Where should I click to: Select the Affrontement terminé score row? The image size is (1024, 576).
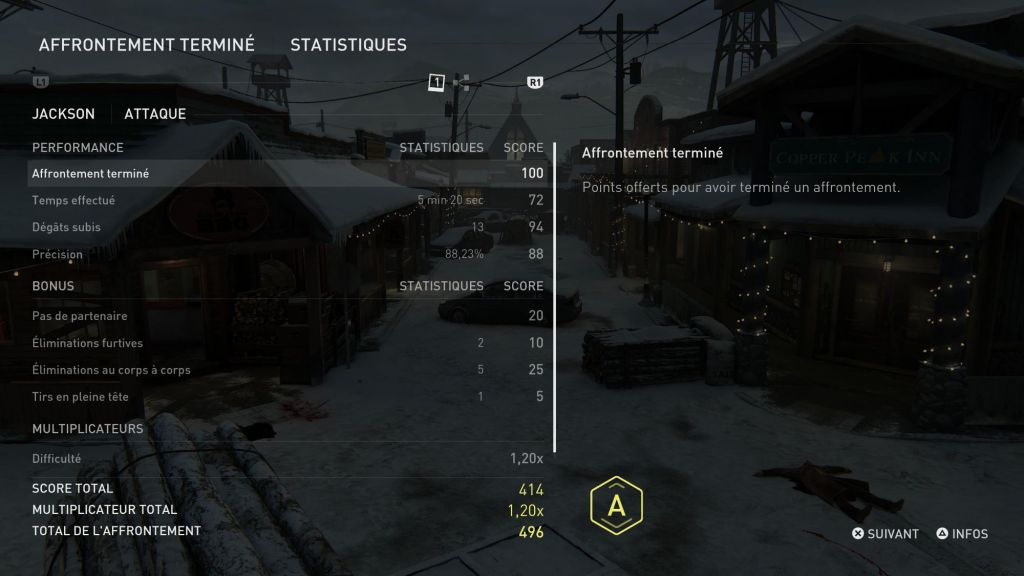(x=288, y=173)
